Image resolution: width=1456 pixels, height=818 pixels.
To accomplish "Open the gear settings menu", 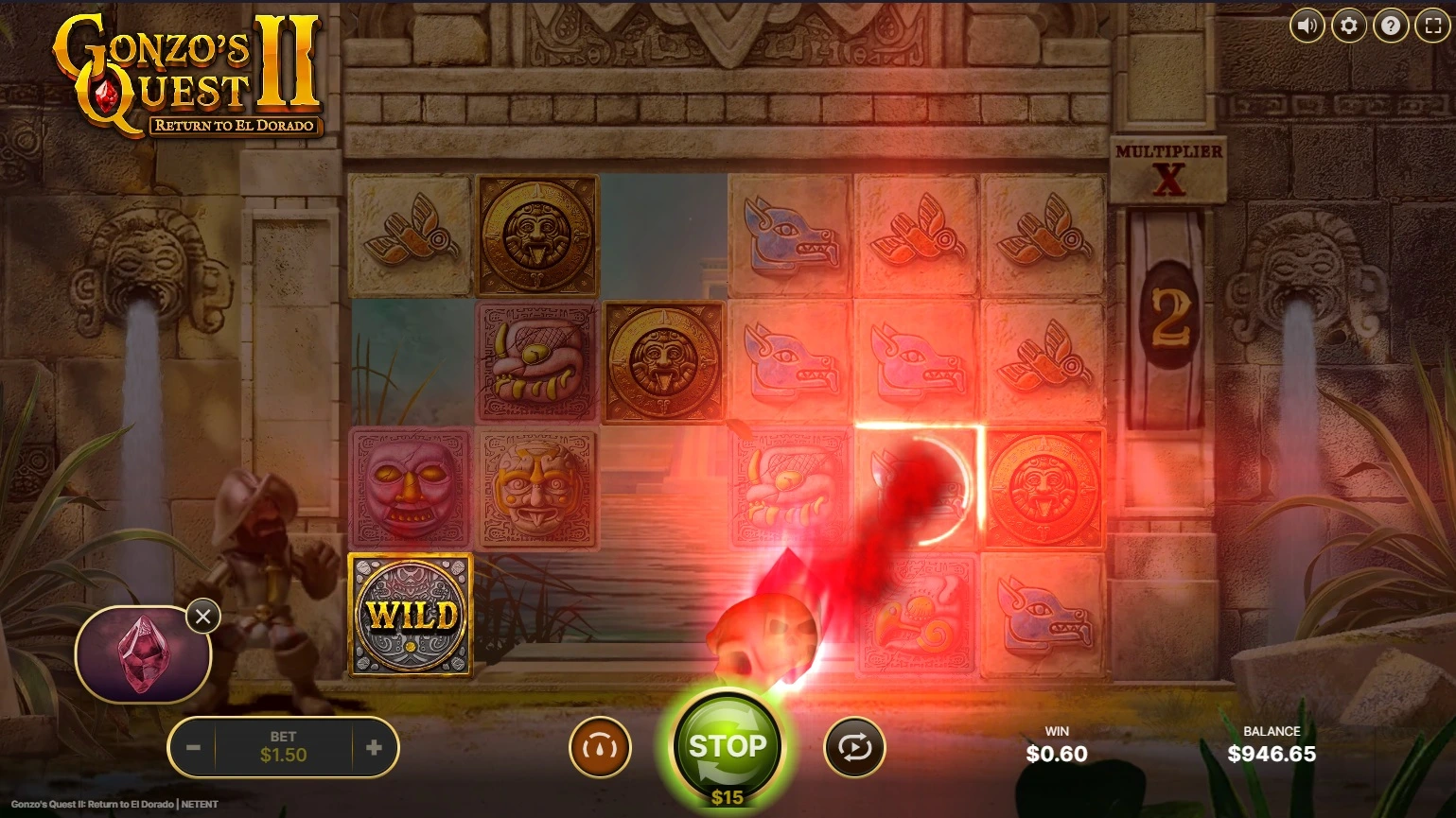I will click(x=1349, y=26).
